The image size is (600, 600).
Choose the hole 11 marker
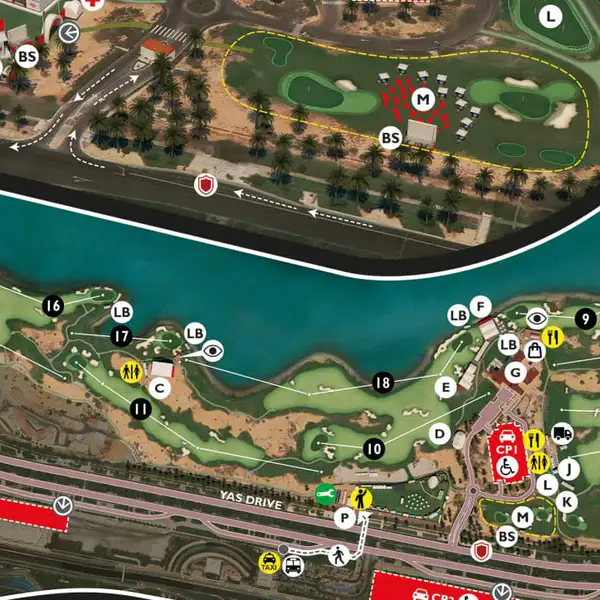point(140,408)
